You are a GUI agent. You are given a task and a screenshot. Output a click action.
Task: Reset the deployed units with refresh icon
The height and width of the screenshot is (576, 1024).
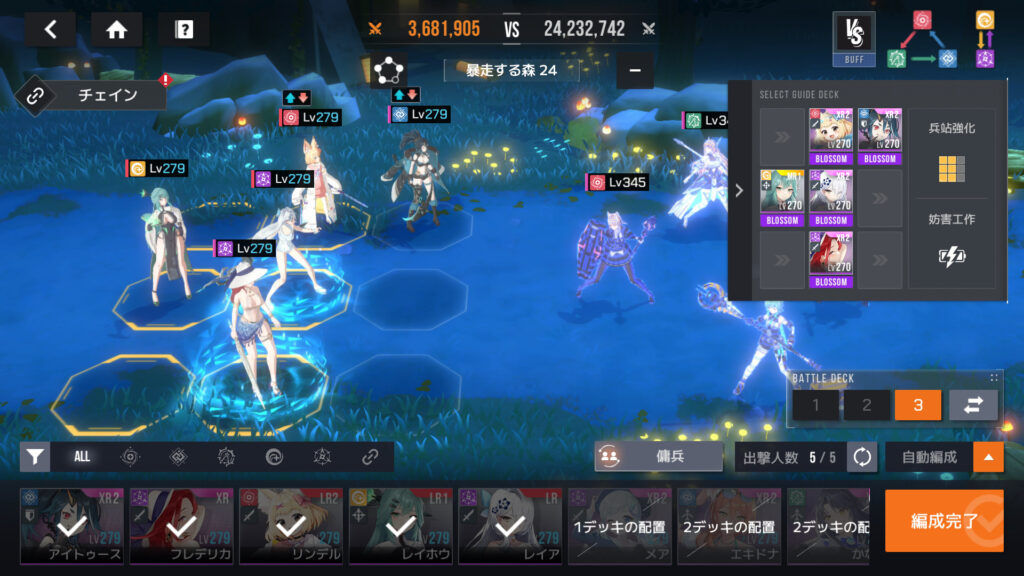861,457
